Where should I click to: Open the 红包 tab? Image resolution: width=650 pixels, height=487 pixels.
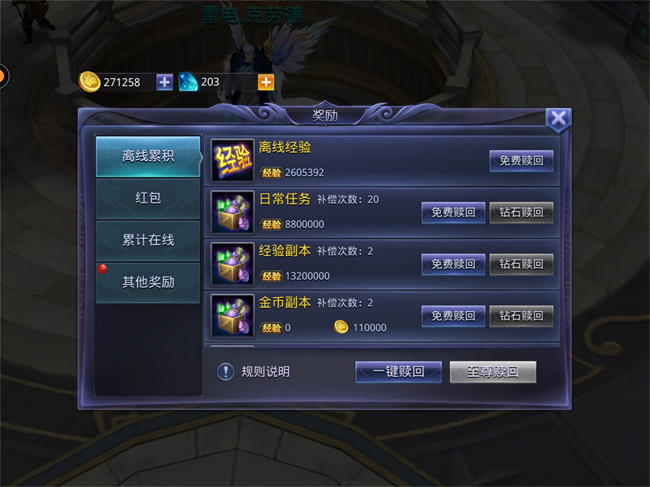coord(148,198)
